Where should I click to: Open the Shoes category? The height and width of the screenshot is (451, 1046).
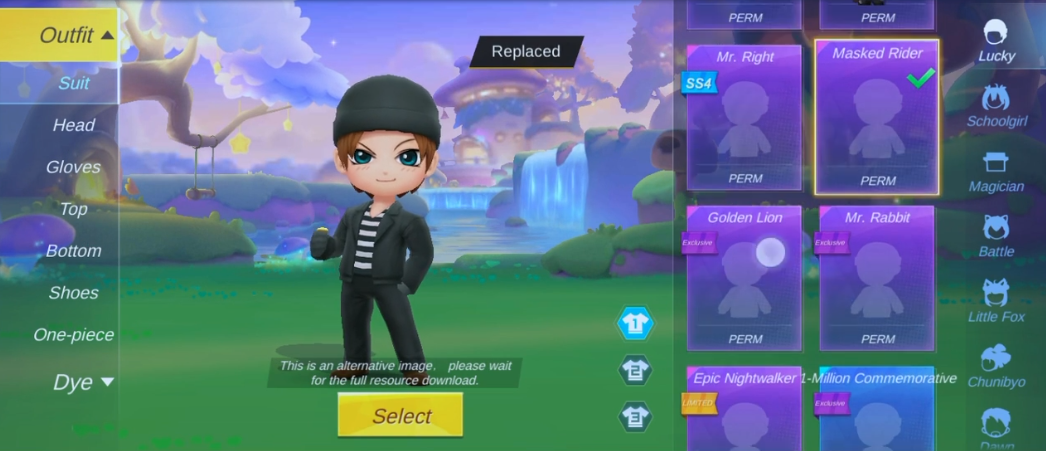click(73, 293)
